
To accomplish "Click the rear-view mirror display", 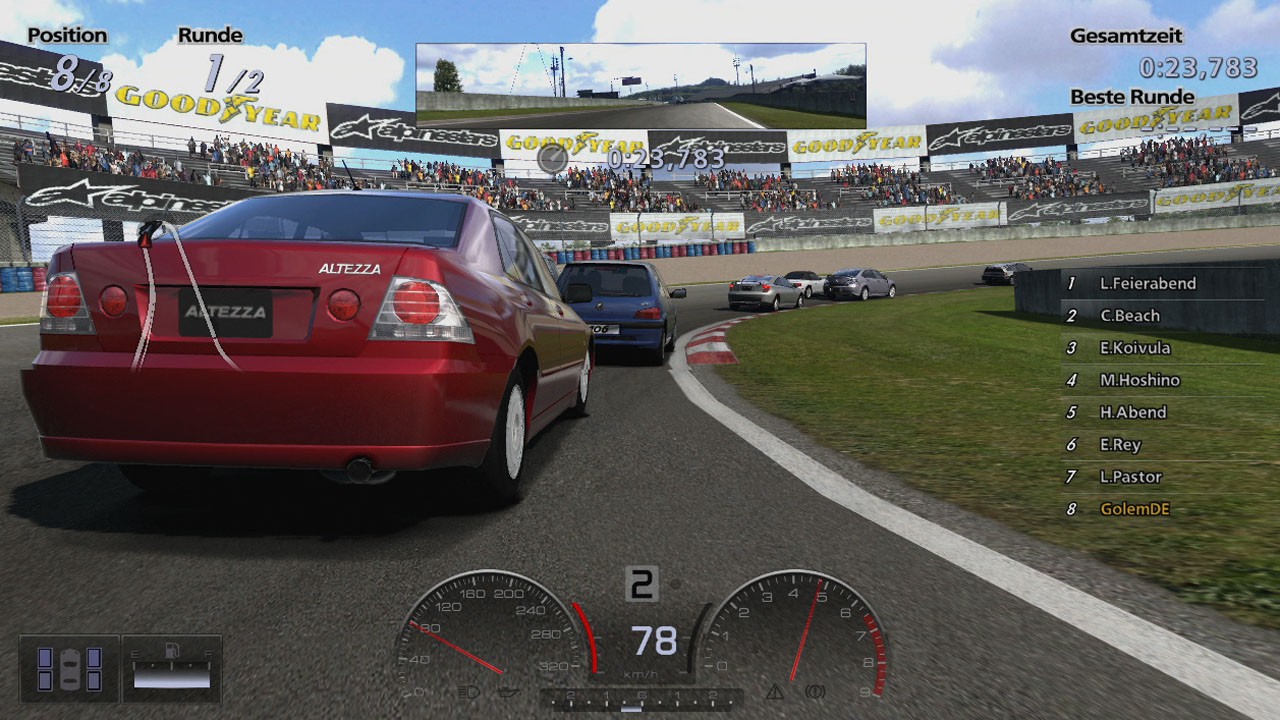I will (x=640, y=85).
